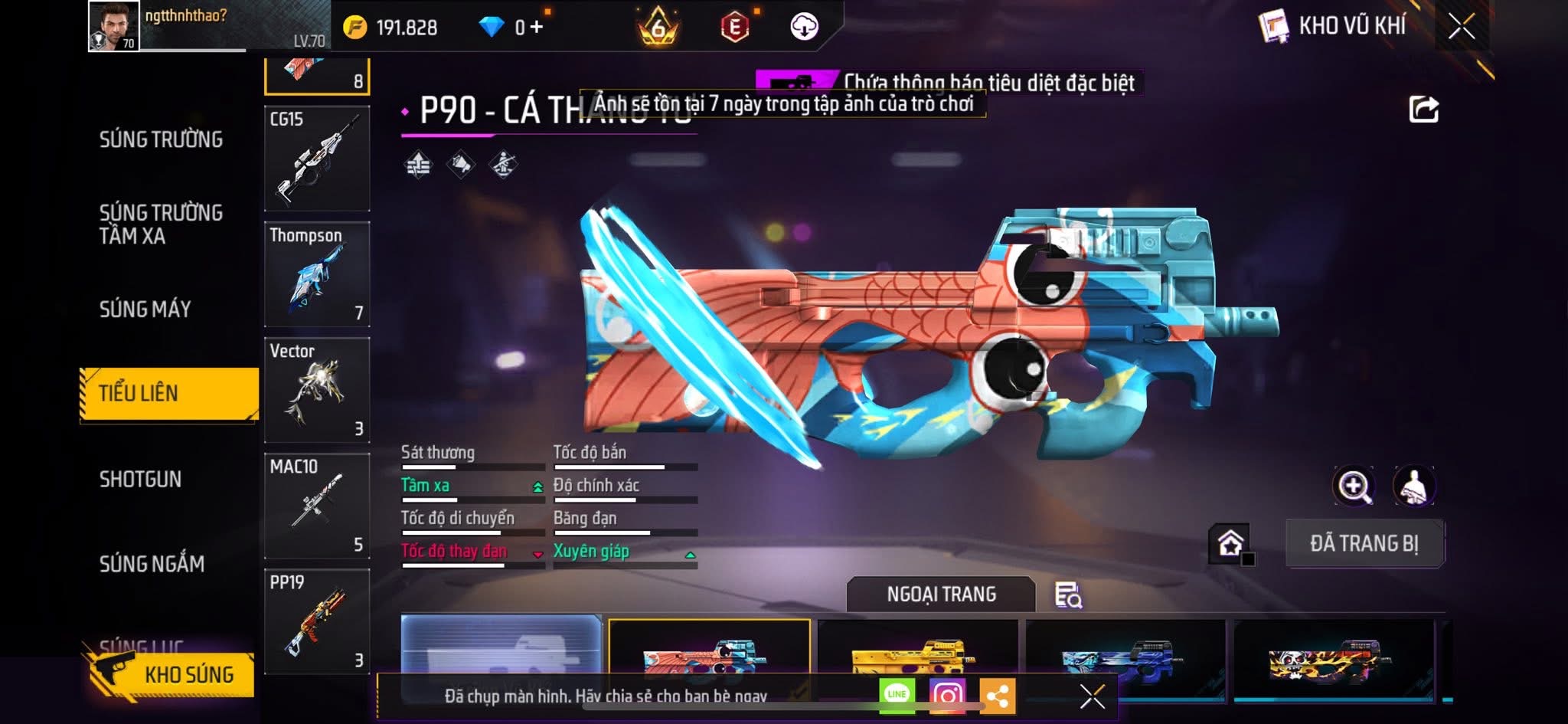Open the NGOẠI TRANG tab

941,595
